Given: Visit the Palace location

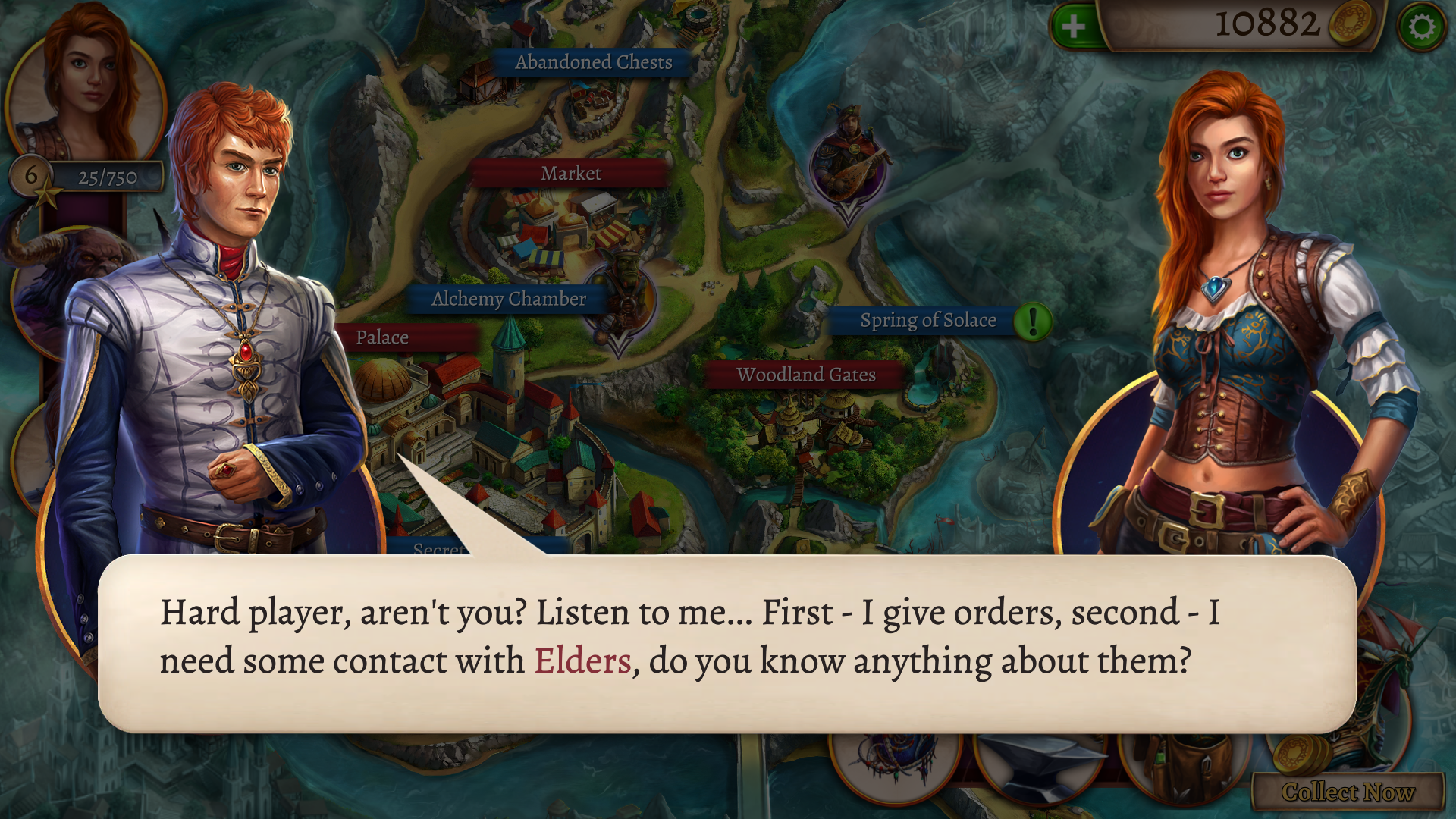Looking at the screenshot, I should click(x=383, y=337).
